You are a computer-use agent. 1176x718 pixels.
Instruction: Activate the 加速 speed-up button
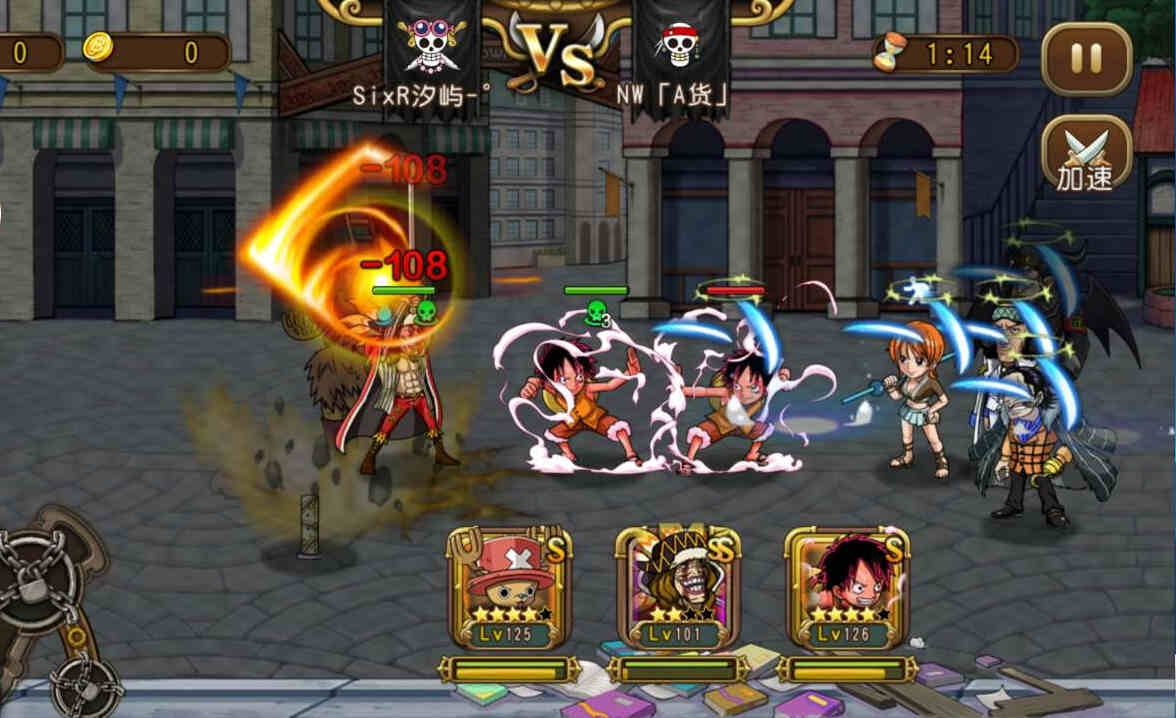1086,156
